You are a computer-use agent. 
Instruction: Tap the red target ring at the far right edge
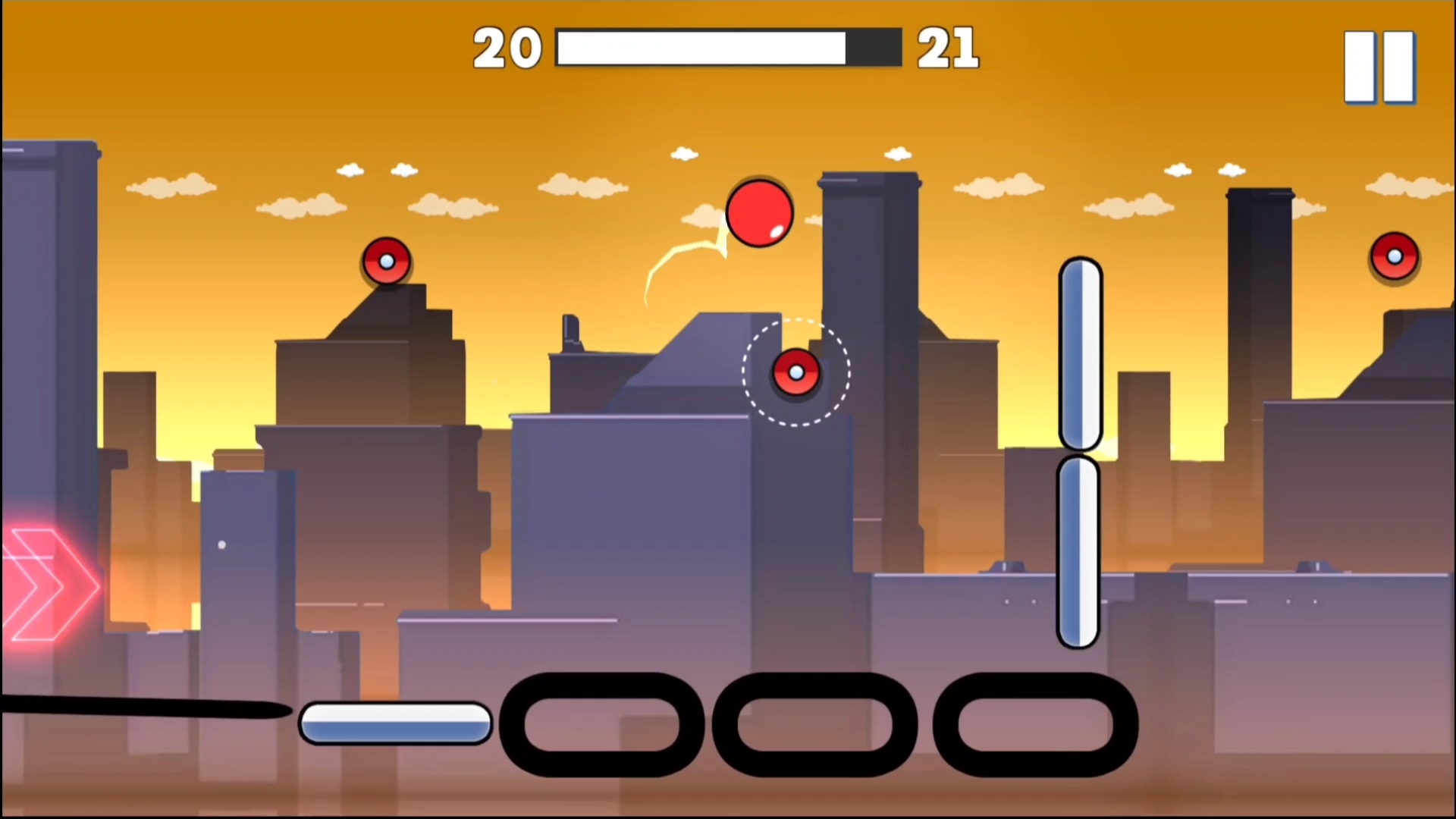(x=1395, y=256)
